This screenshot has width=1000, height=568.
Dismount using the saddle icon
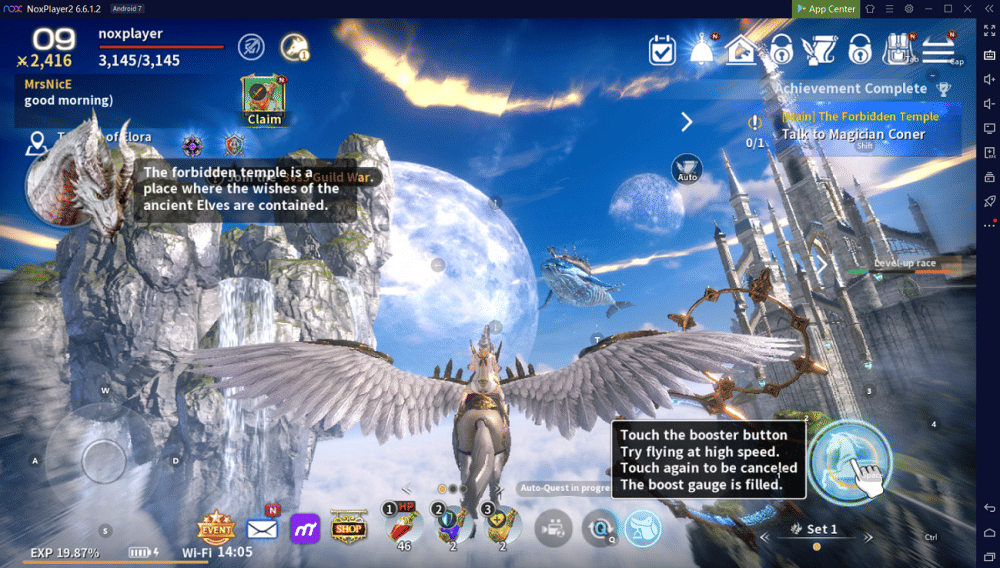tap(643, 528)
